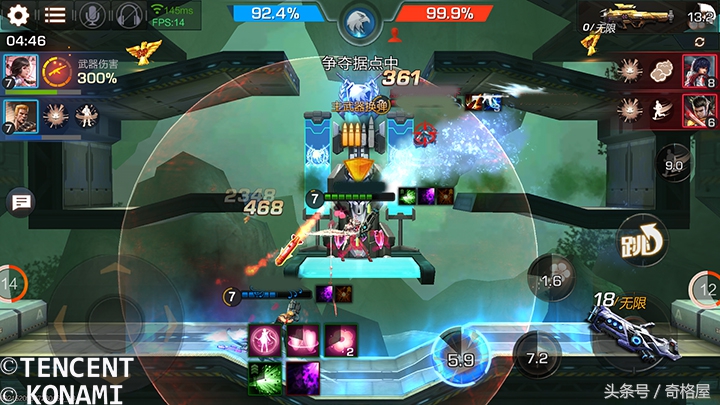This screenshot has height=405, width=720.
Task: Toggle the muted microphone
Action: [92, 15]
